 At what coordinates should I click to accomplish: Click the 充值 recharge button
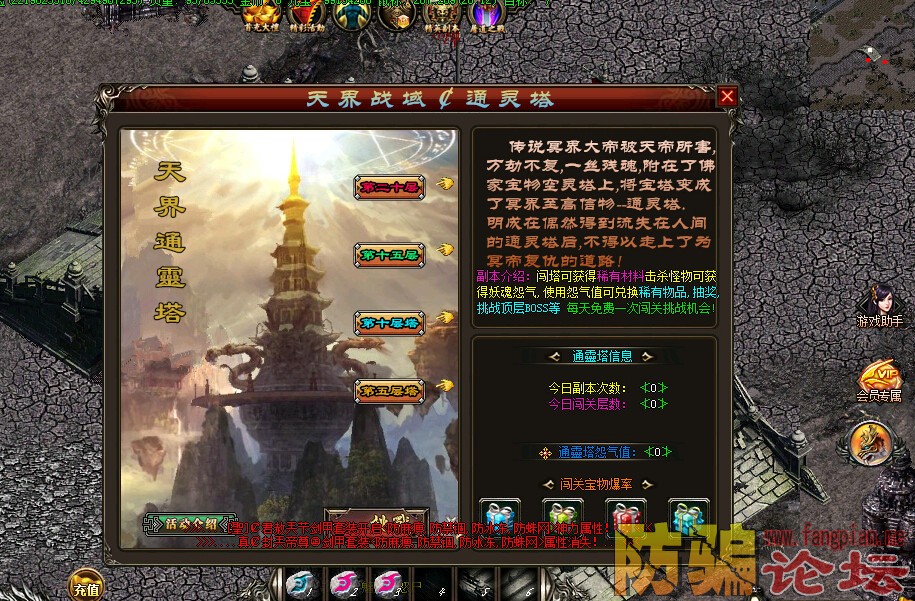pos(86,586)
